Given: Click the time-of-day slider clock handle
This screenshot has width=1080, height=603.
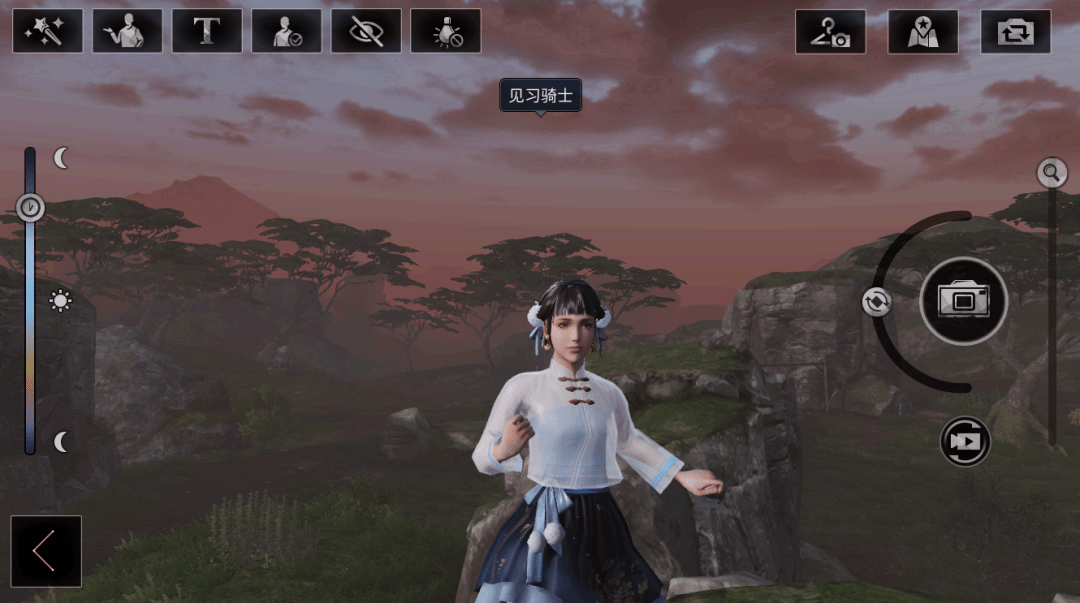Looking at the screenshot, I should pos(30,207).
